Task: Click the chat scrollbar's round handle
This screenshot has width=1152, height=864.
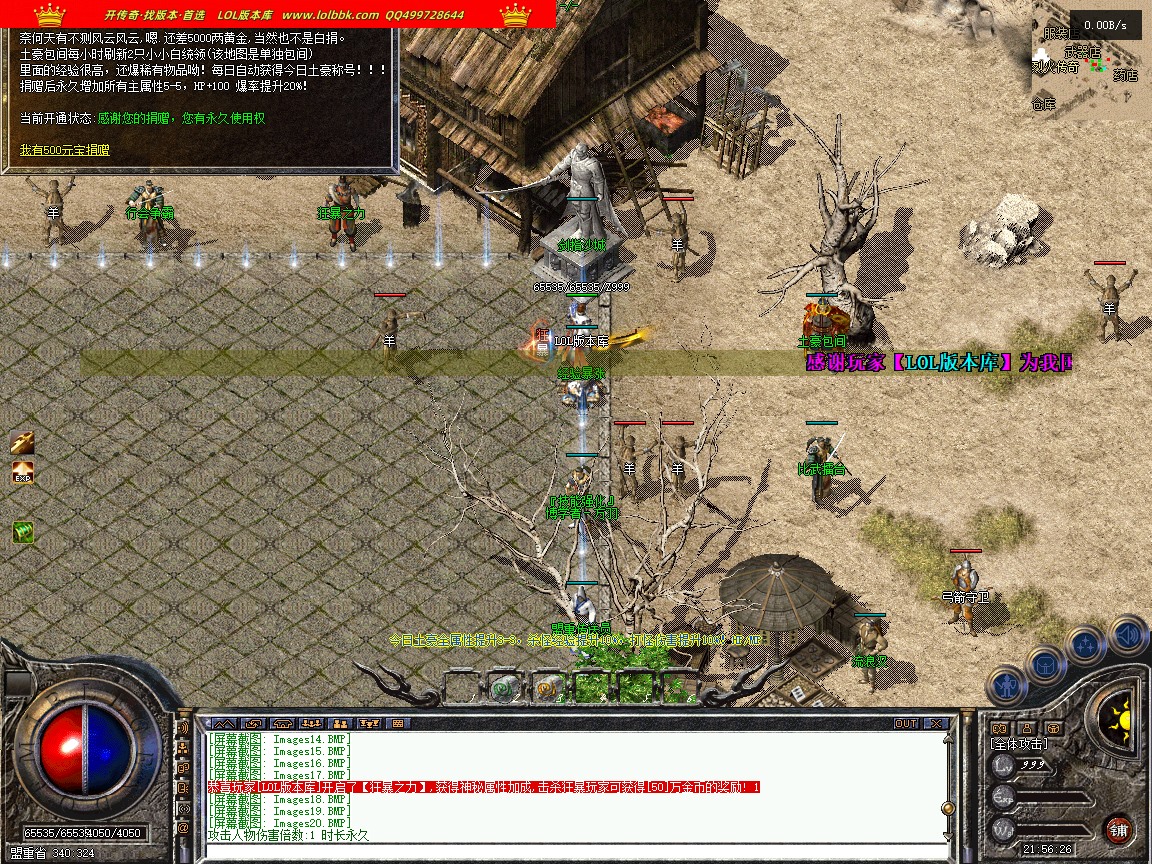Action: coord(947,808)
